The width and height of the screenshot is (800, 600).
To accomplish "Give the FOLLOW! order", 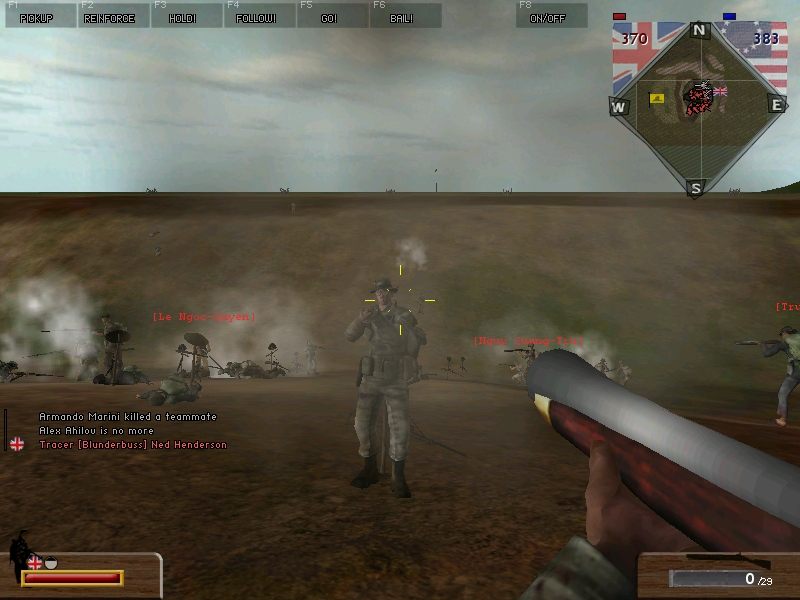I will pyautogui.click(x=257, y=16).
